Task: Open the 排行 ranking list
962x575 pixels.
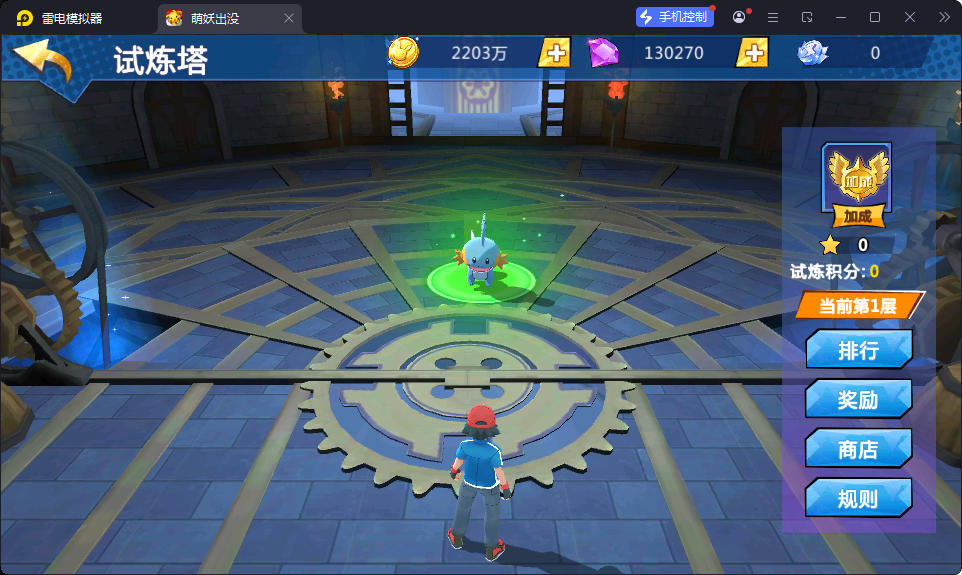Action: pyautogui.click(x=858, y=350)
